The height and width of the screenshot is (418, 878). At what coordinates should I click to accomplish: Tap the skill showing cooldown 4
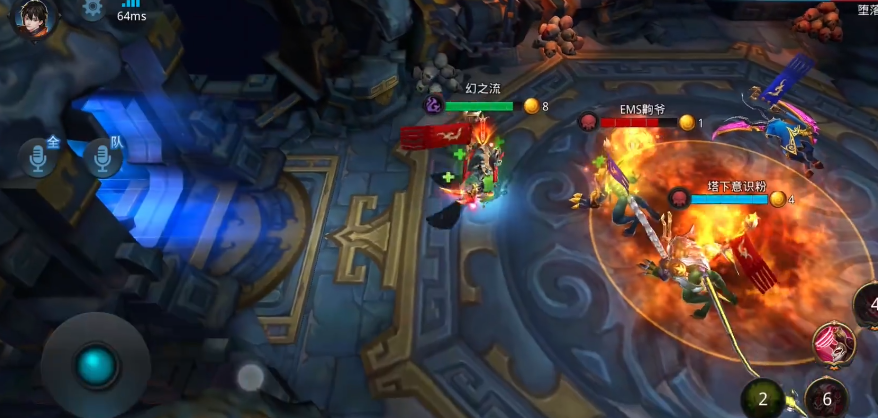point(867,306)
